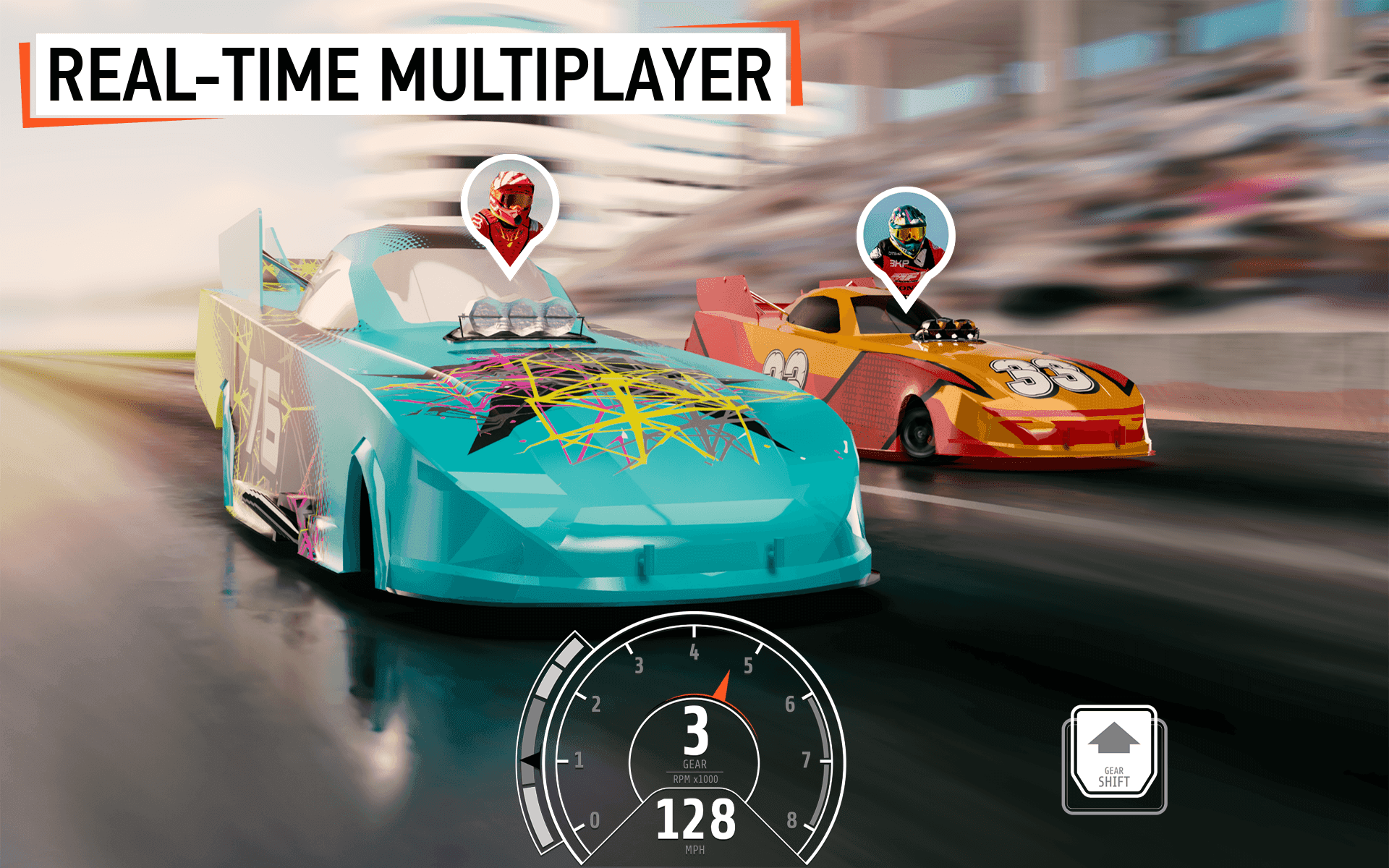This screenshot has width=1389, height=868.
Task: Enable the RPM x1000 display
Action: click(x=694, y=779)
